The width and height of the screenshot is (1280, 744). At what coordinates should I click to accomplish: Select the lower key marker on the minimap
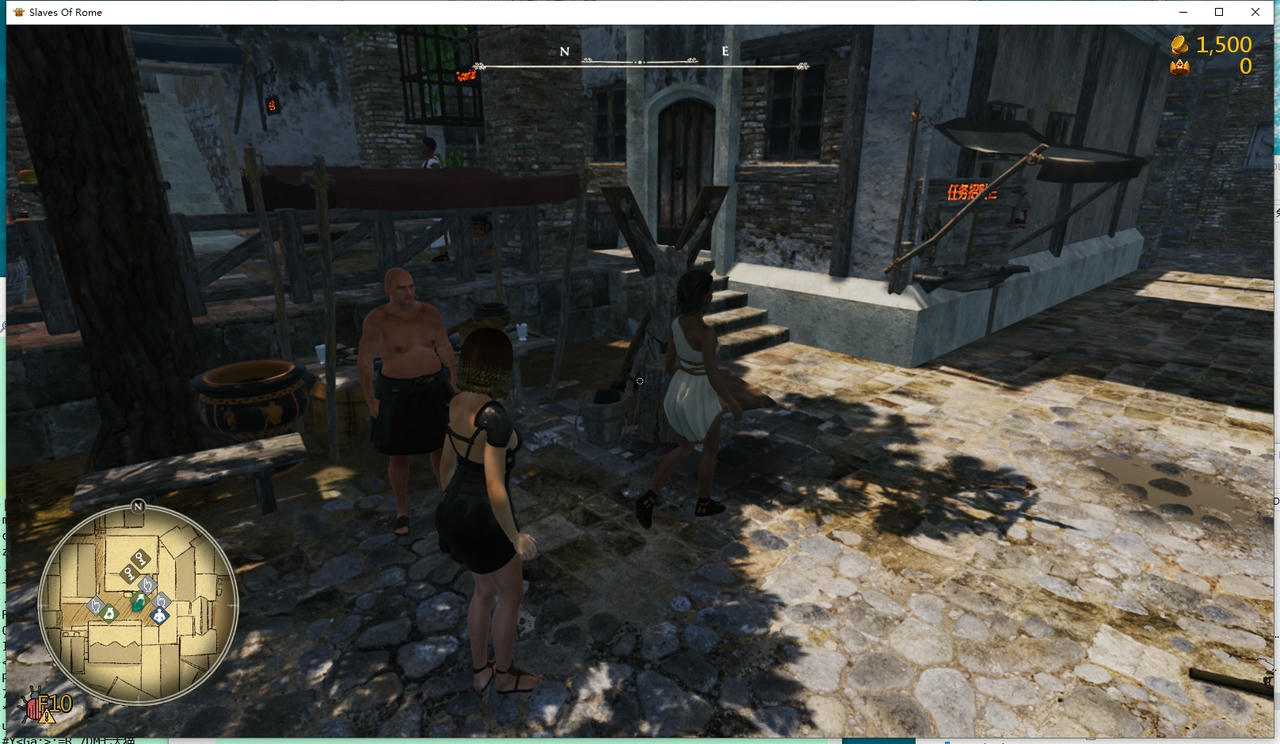click(x=128, y=573)
